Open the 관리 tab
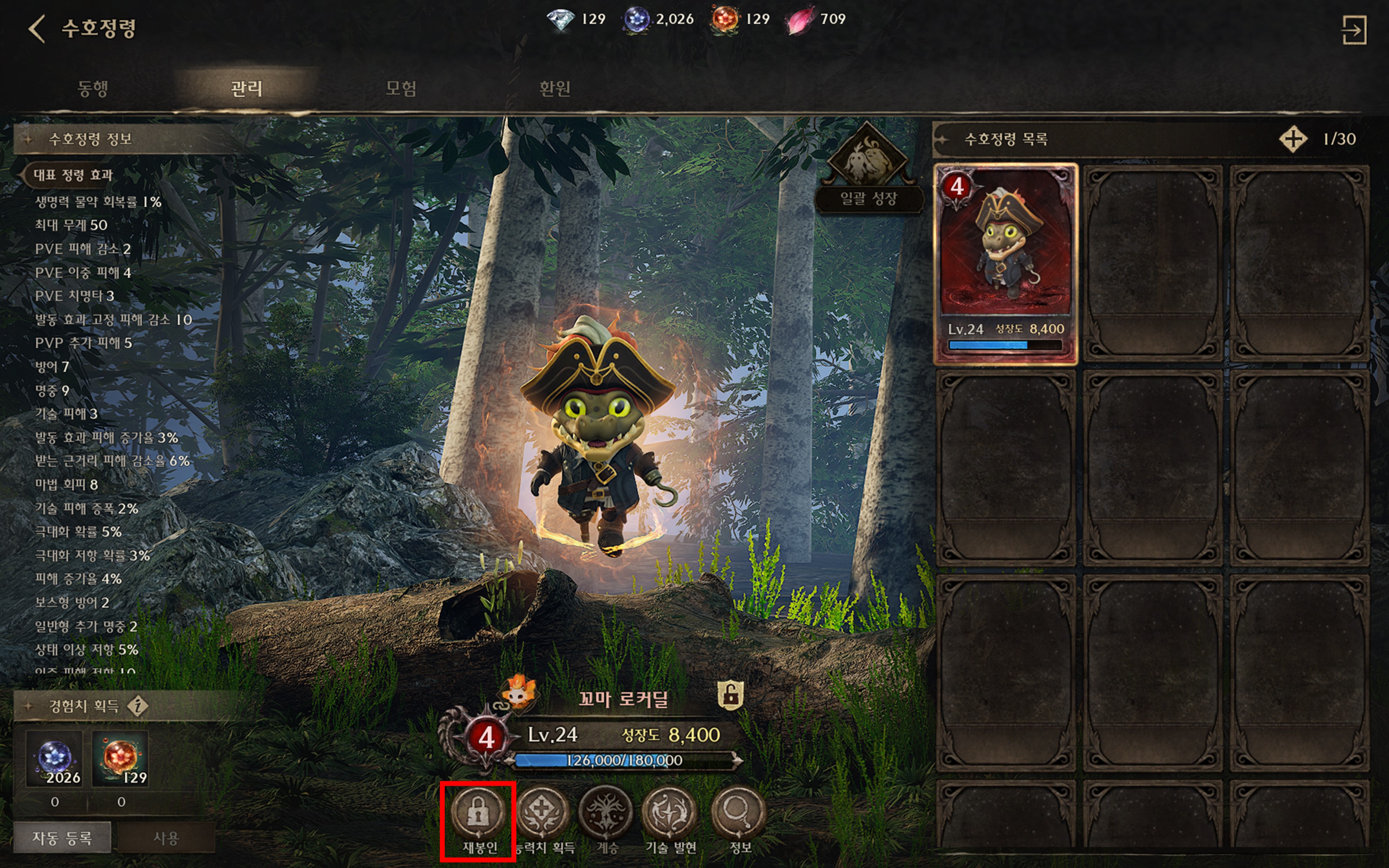This screenshot has height=868, width=1389. point(246,88)
